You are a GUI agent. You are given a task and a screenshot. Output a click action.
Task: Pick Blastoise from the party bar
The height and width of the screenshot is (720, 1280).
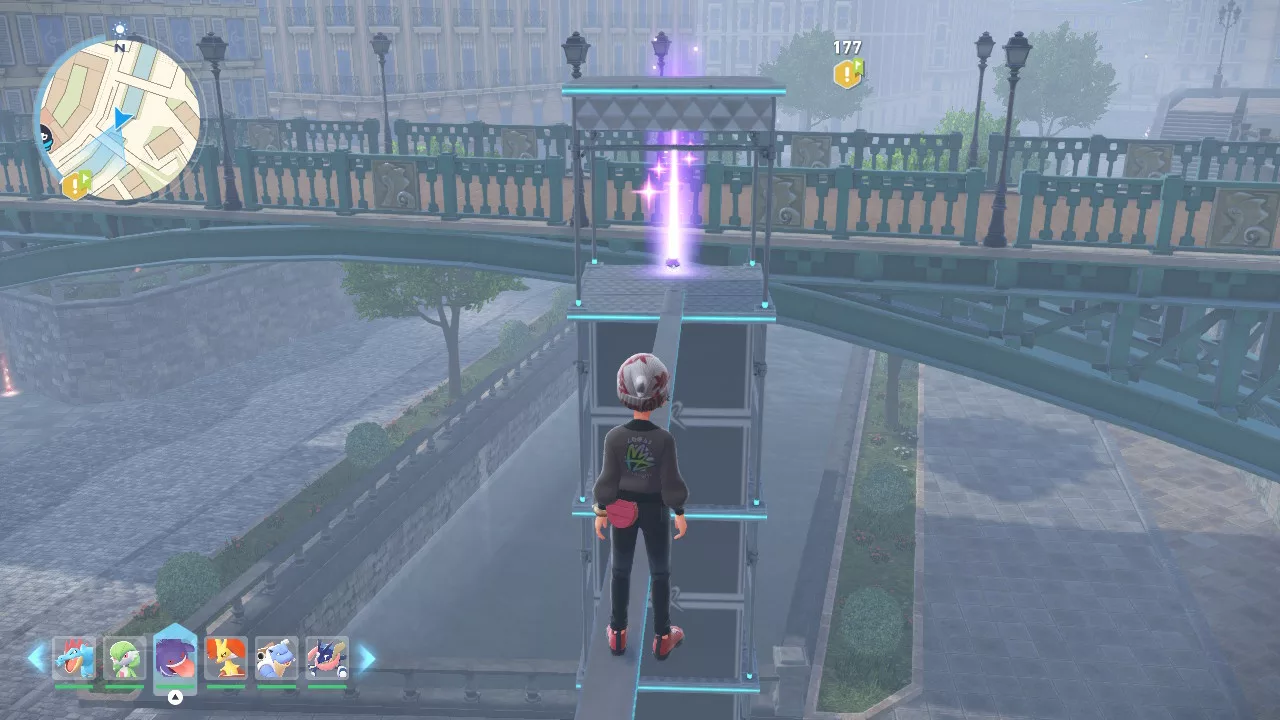[x=276, y=659]
